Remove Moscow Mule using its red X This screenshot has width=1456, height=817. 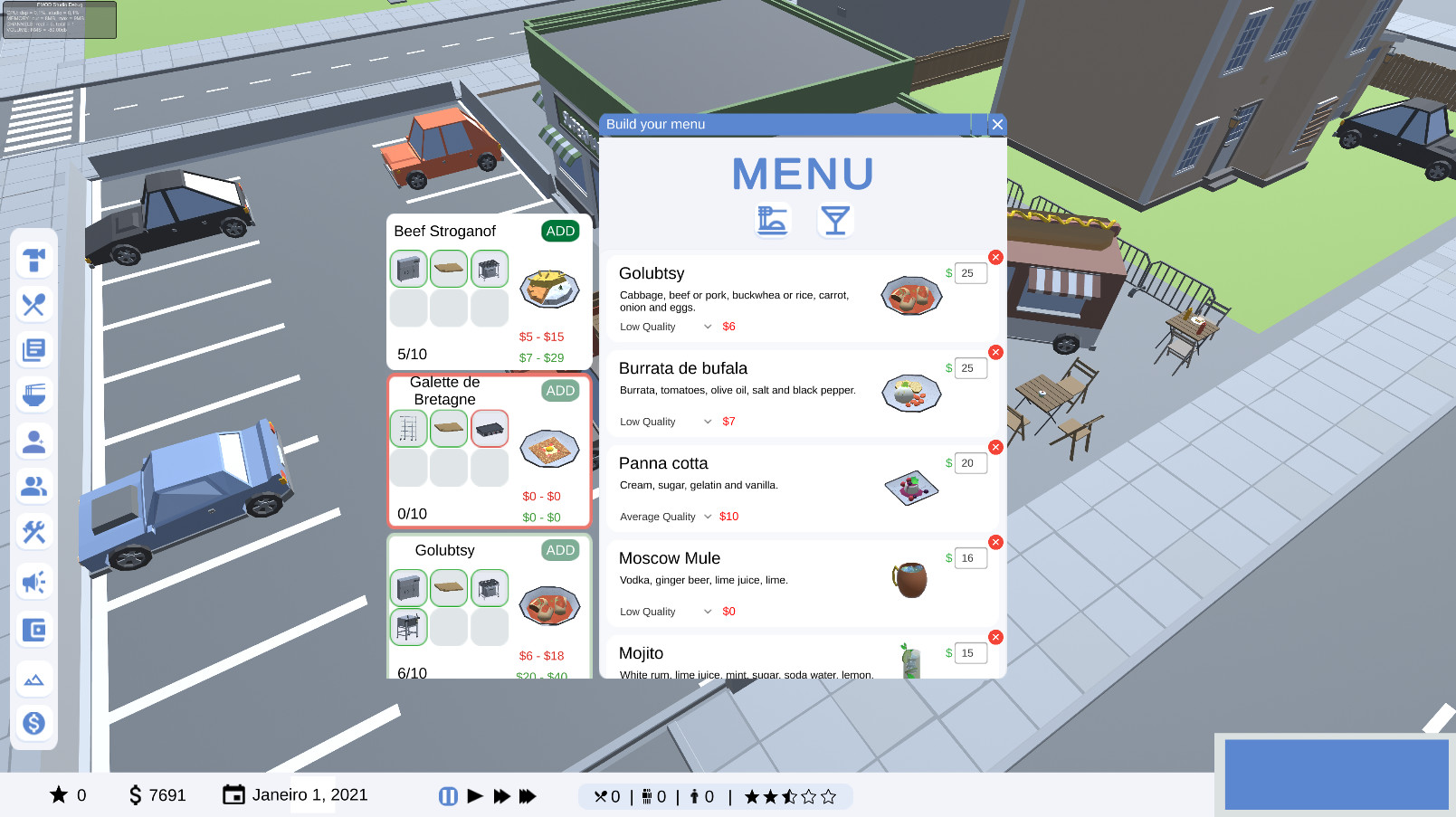point(996,542)
